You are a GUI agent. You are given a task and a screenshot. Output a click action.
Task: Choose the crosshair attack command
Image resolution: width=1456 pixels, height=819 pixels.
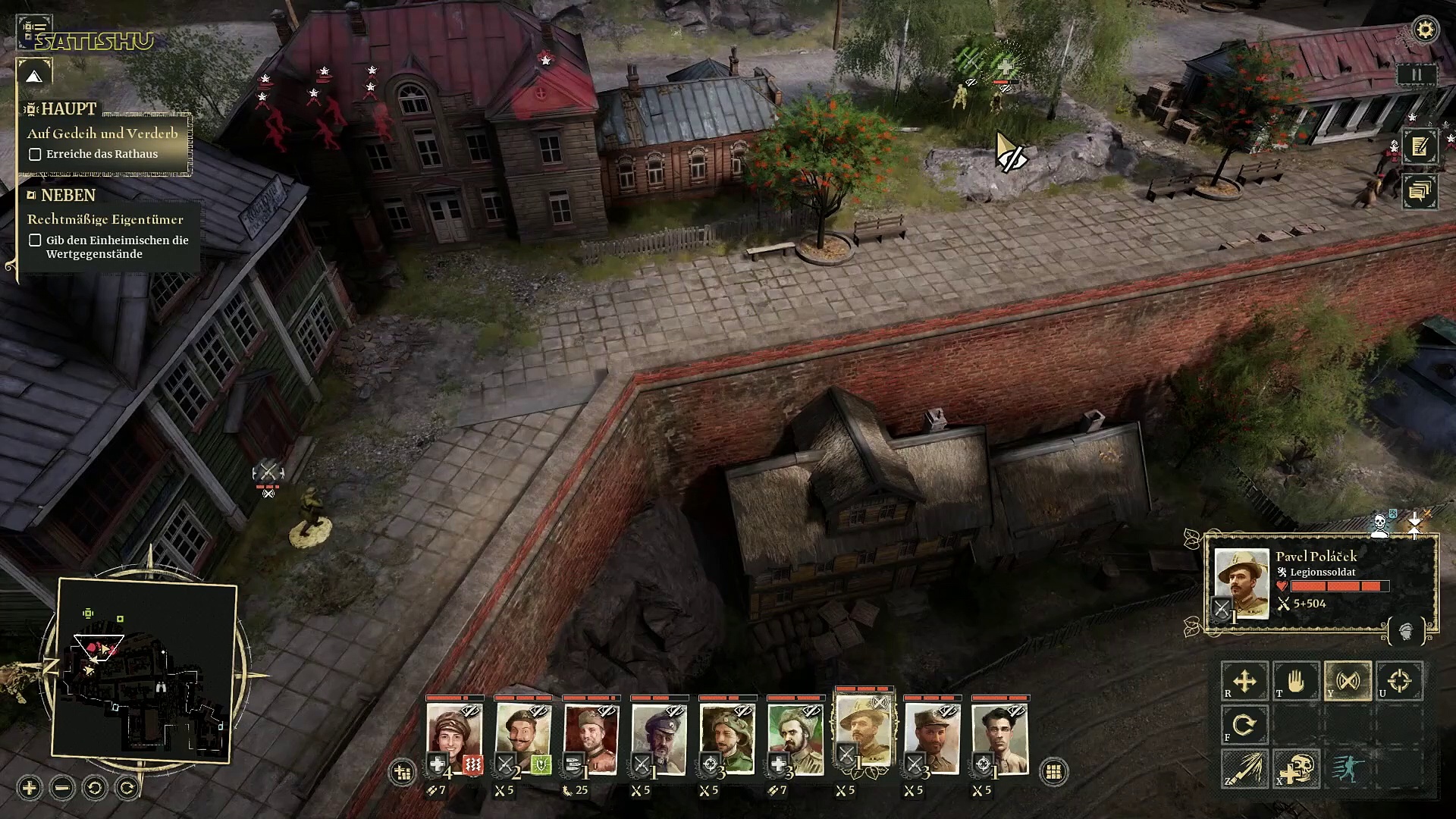1399,681
